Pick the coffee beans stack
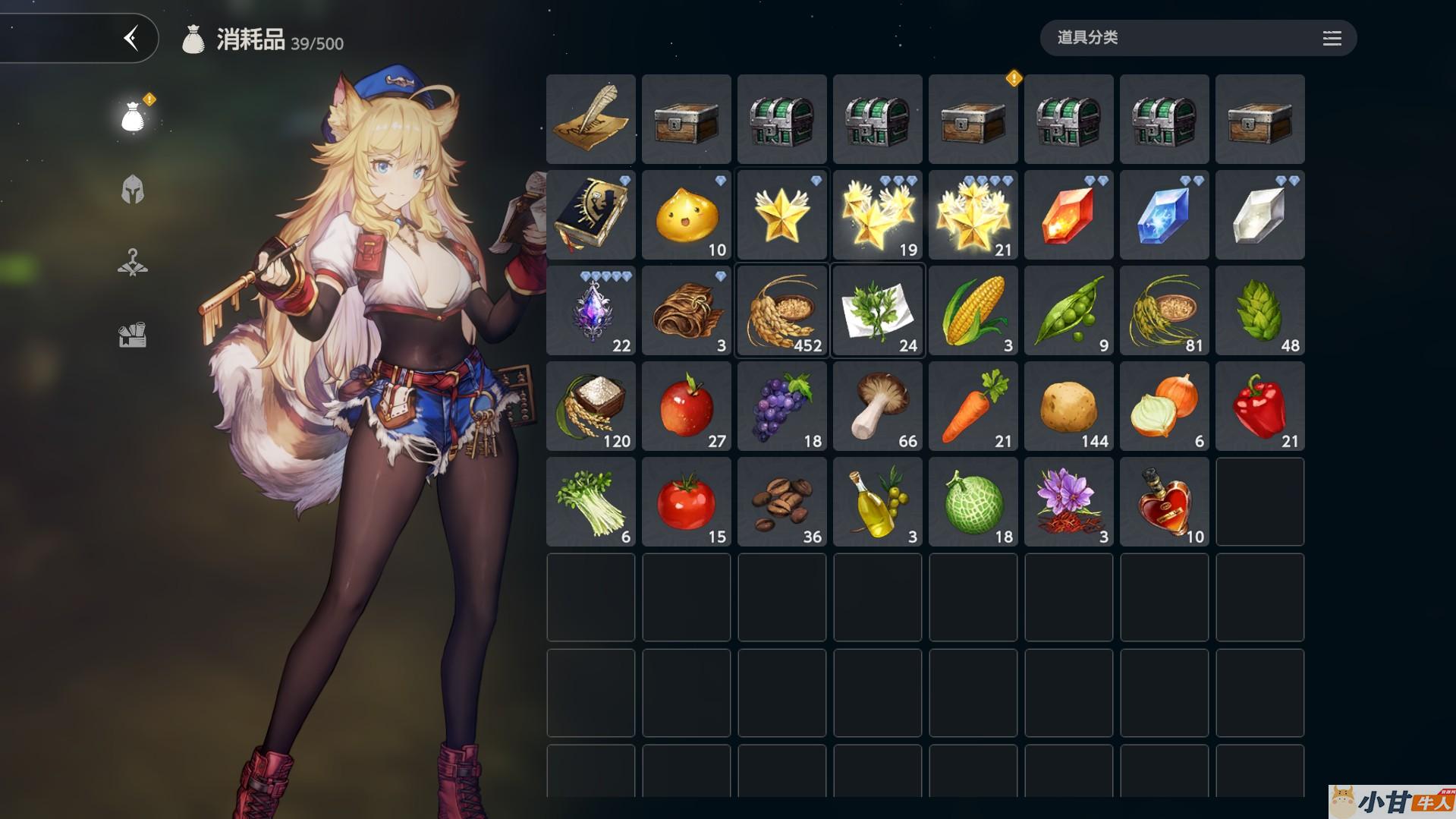 [782, 502]
